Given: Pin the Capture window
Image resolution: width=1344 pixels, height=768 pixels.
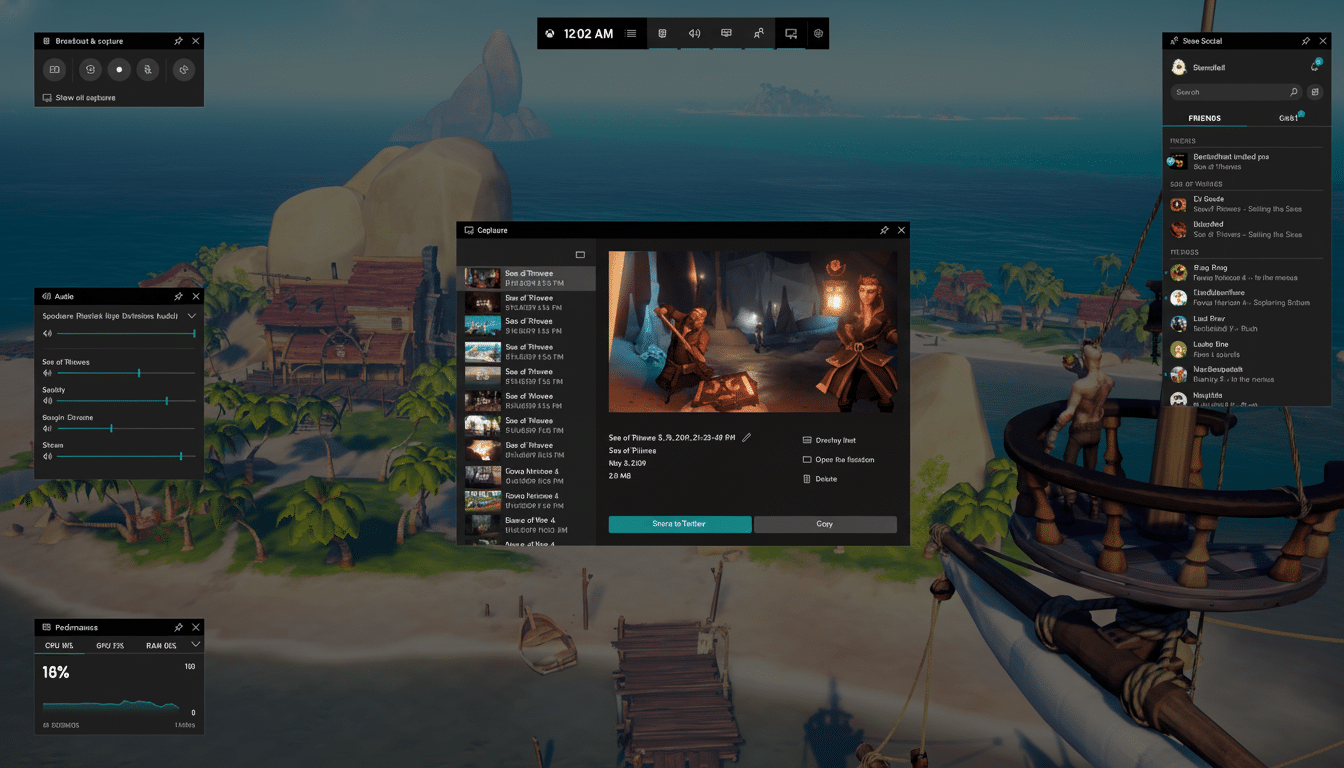Looking at the screenshot, I should tap(884, 230).
